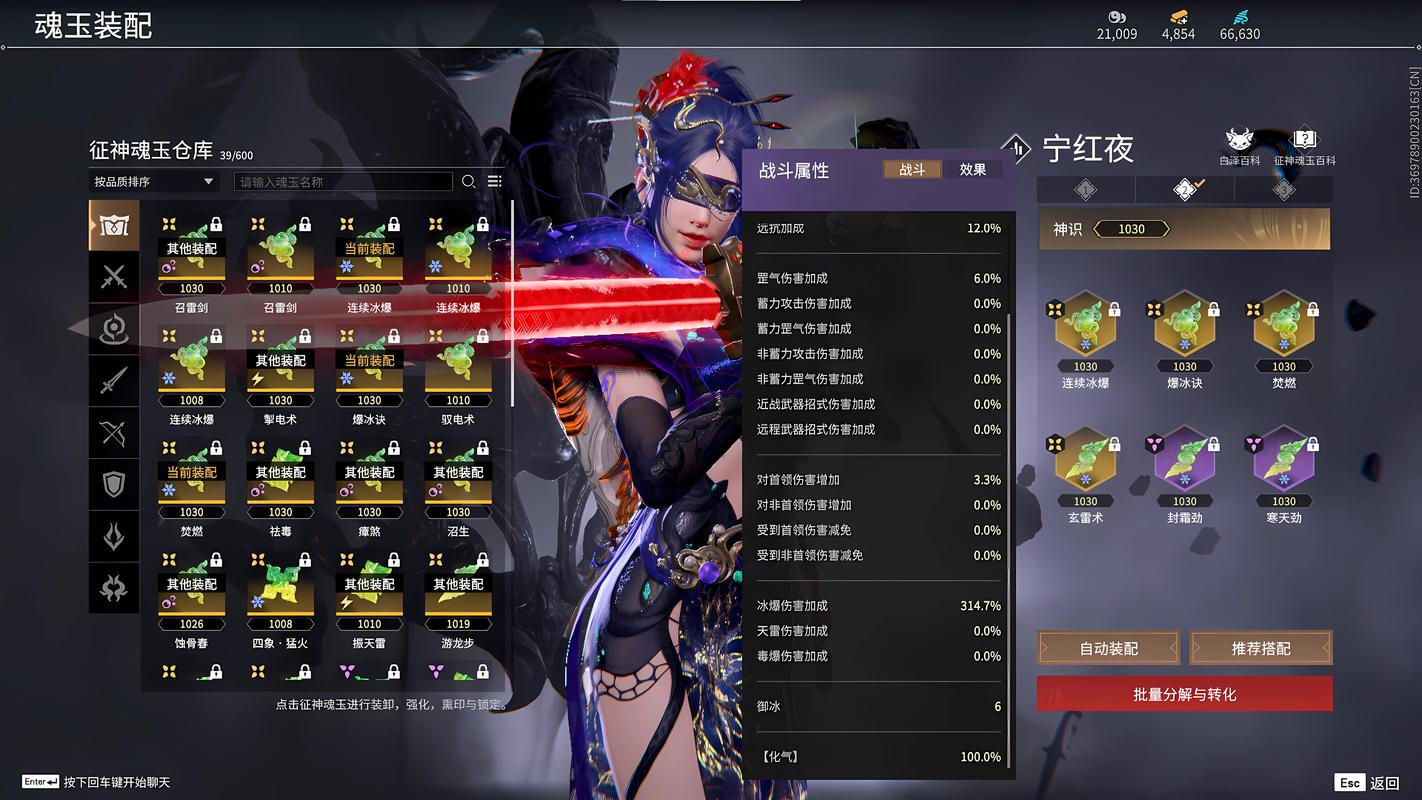
Task: Click the magnifier search icon
Action: 468,182
